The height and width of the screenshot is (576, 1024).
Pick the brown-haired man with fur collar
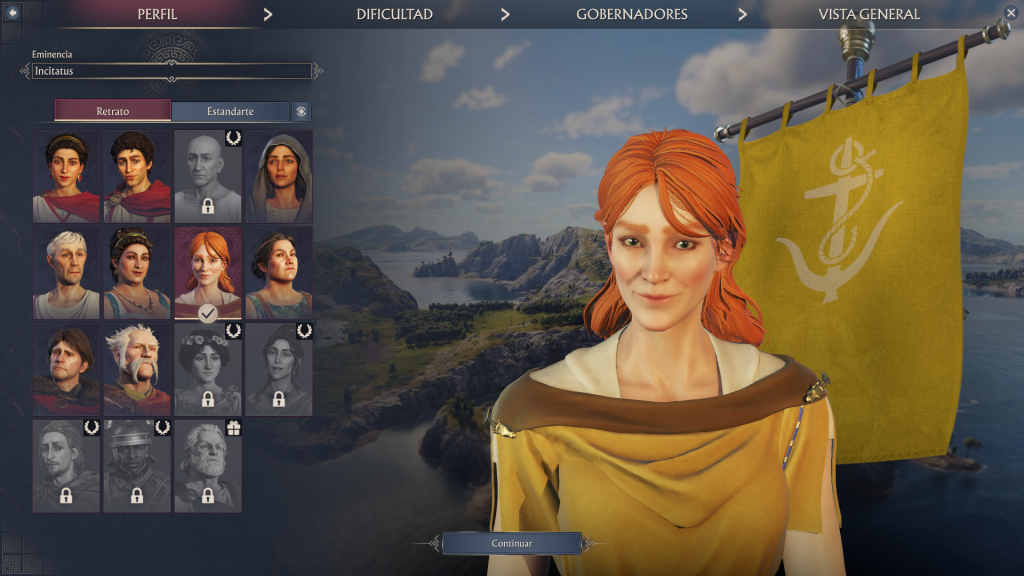click(x=66, y=369)
